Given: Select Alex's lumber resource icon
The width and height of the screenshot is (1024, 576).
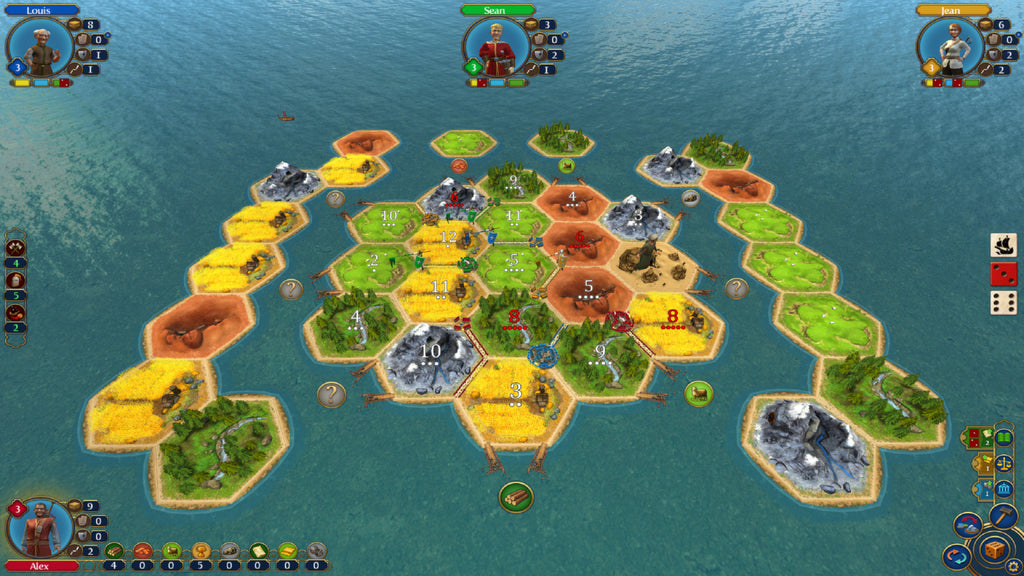Looking at the screenshot, I should tap(114, 550).
